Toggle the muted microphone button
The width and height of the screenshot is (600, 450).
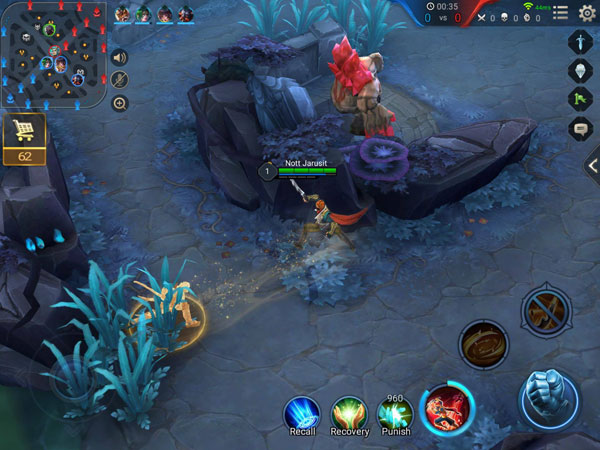click(120, 80)
